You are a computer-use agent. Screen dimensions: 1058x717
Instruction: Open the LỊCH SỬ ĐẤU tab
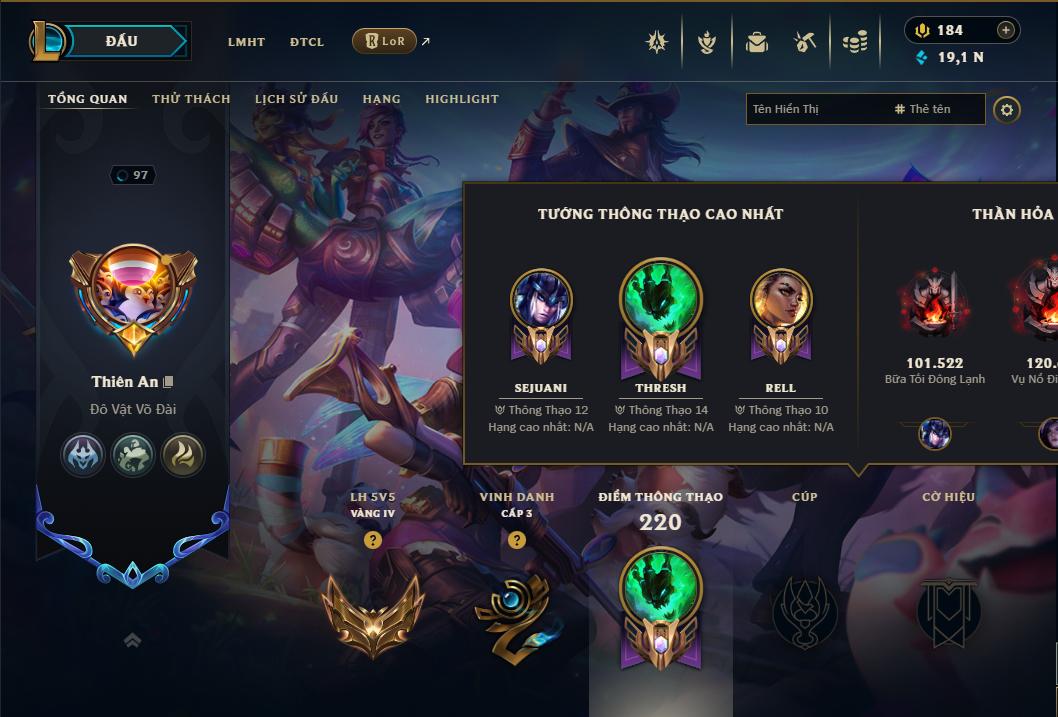[296, 99]
